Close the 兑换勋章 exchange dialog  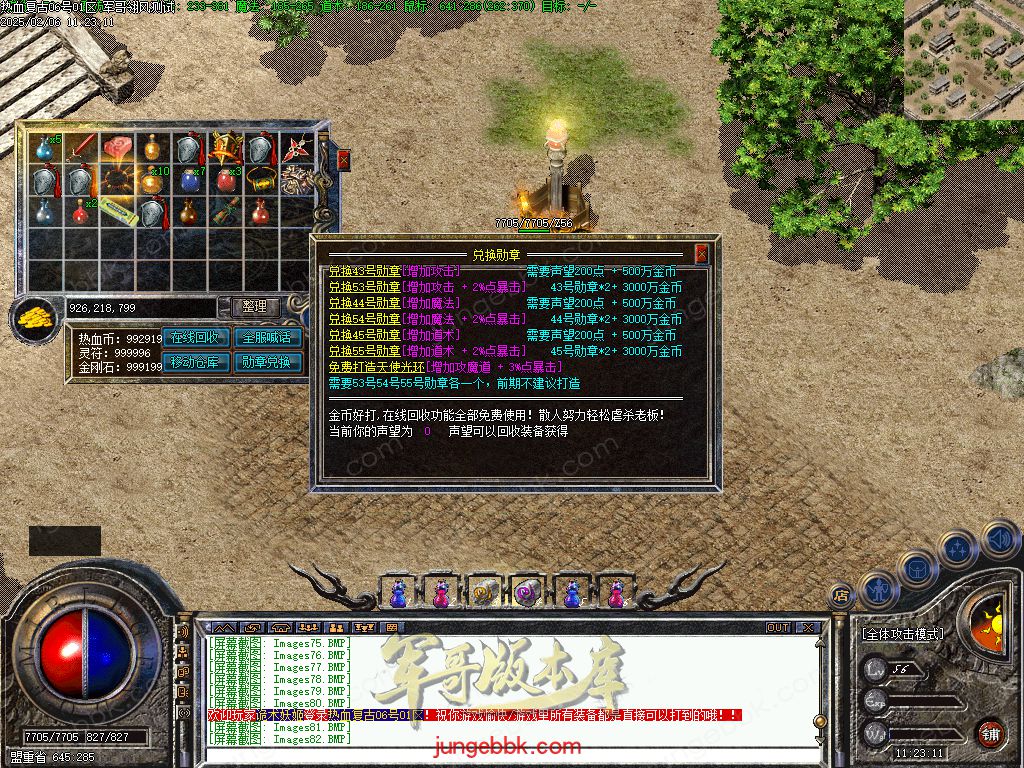click(x=702, y=254)
